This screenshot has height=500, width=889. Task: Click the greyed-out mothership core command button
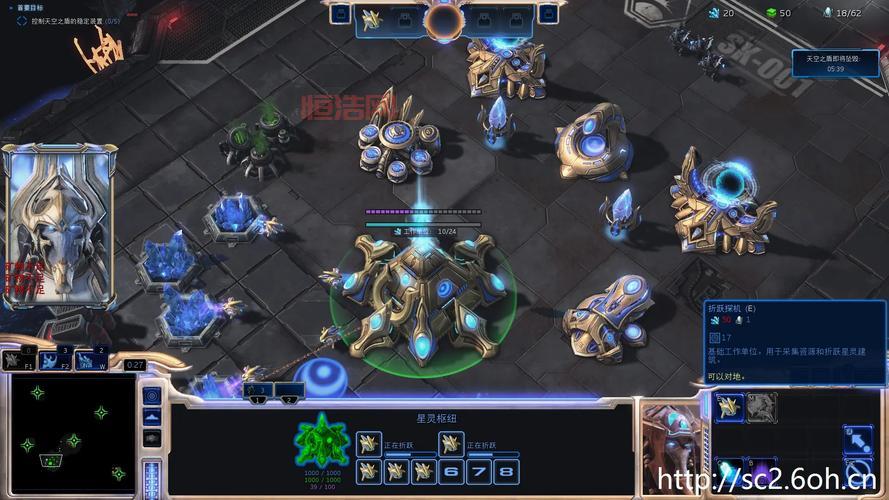[x=762, y=406]
